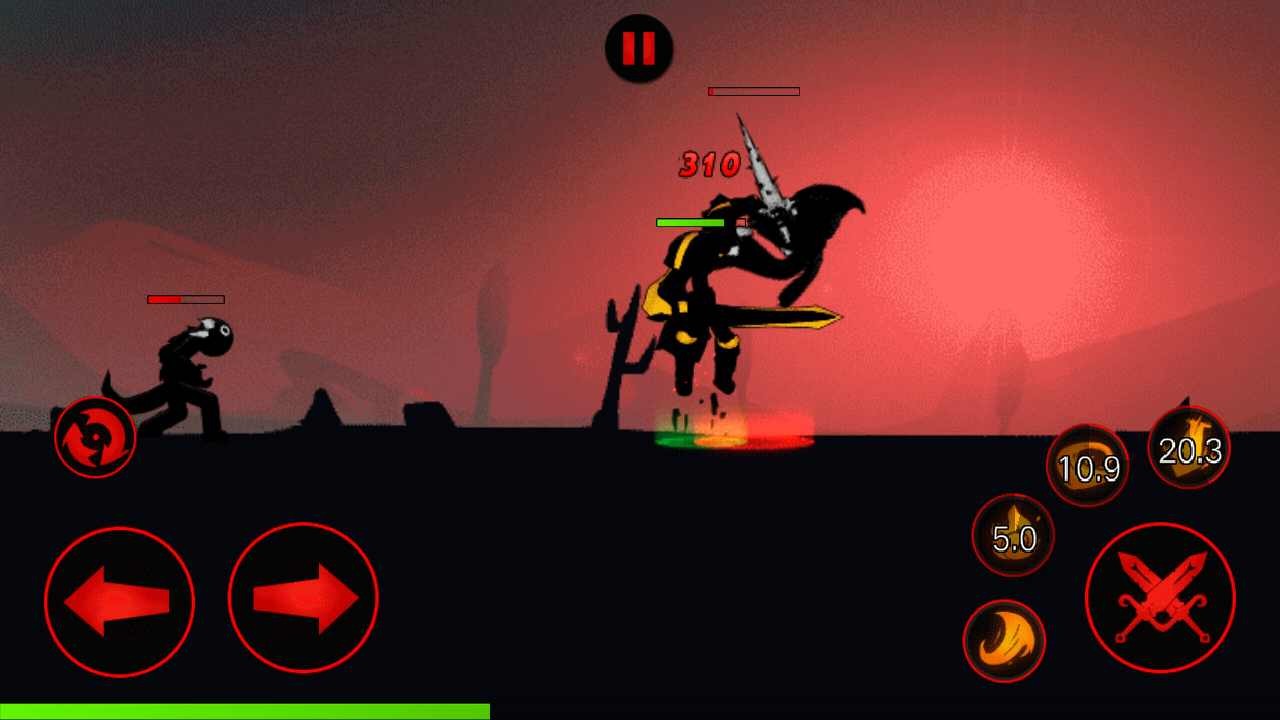Tap the green experience bar at the bottom
This screenshot has width=1280, height=720.
pyautogui.click(x=245, y=712)
